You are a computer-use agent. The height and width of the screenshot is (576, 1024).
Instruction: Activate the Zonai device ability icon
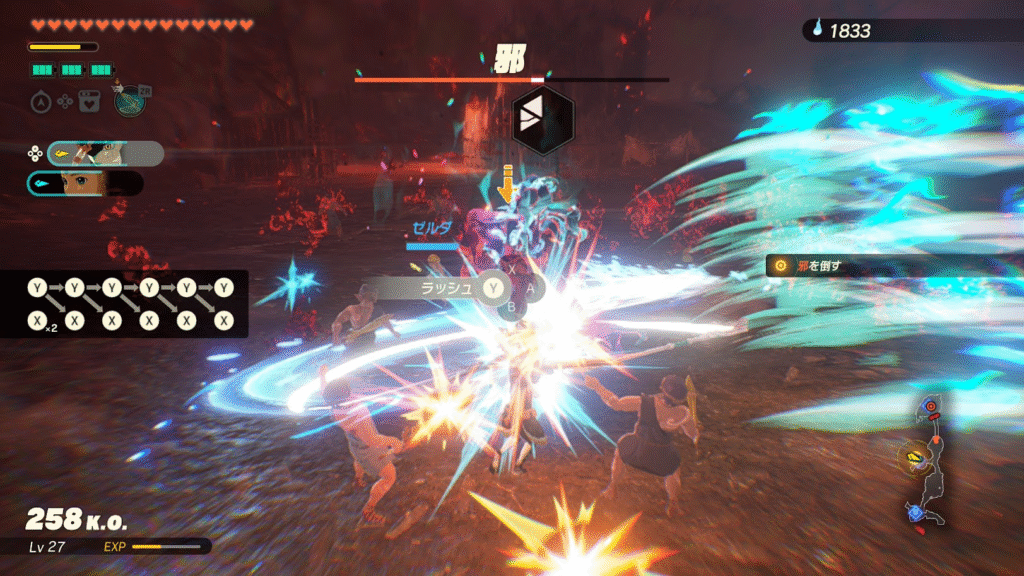click(x=127, y=101)
